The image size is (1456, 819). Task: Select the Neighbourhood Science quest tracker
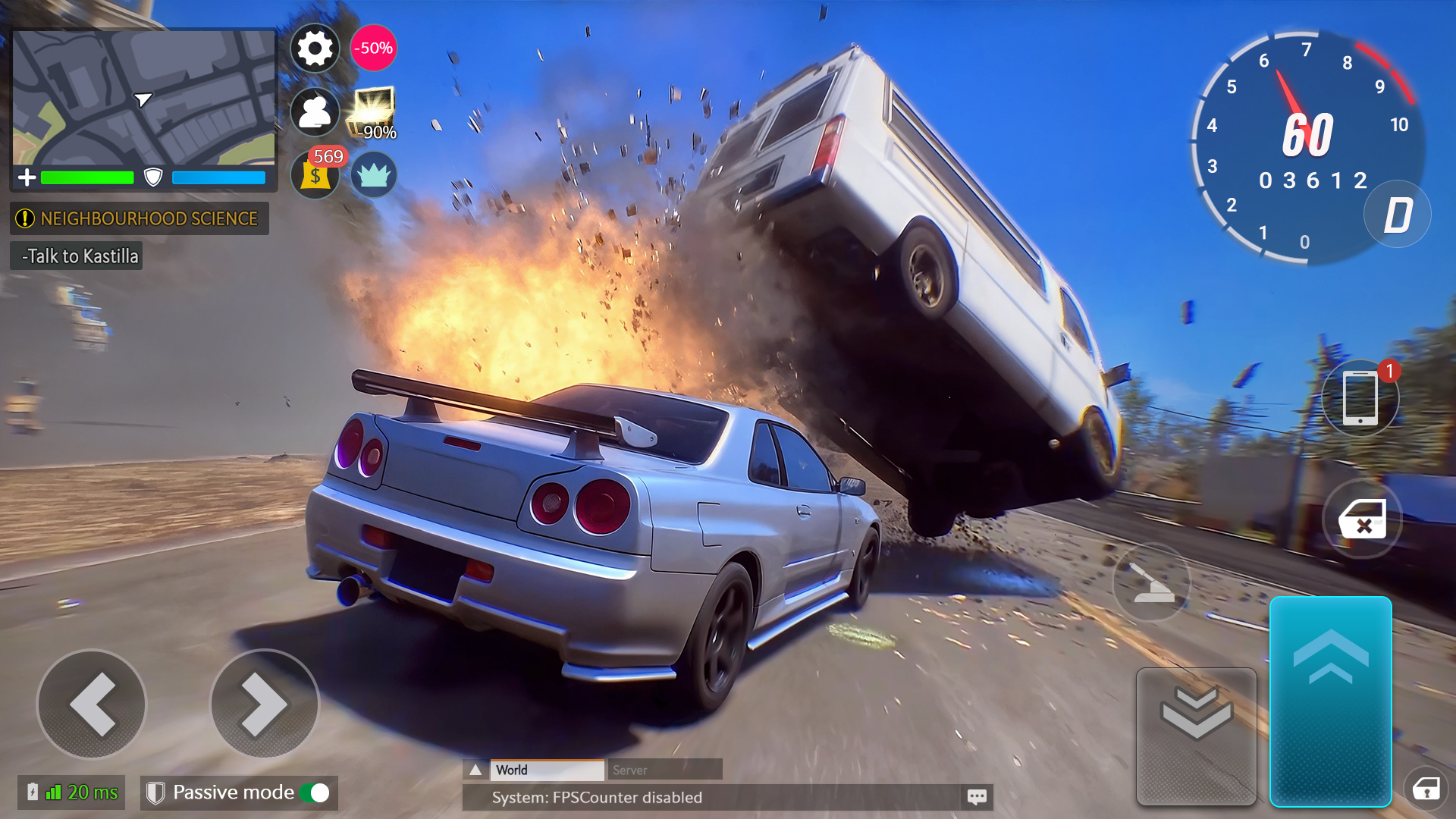tap(140, 218)
